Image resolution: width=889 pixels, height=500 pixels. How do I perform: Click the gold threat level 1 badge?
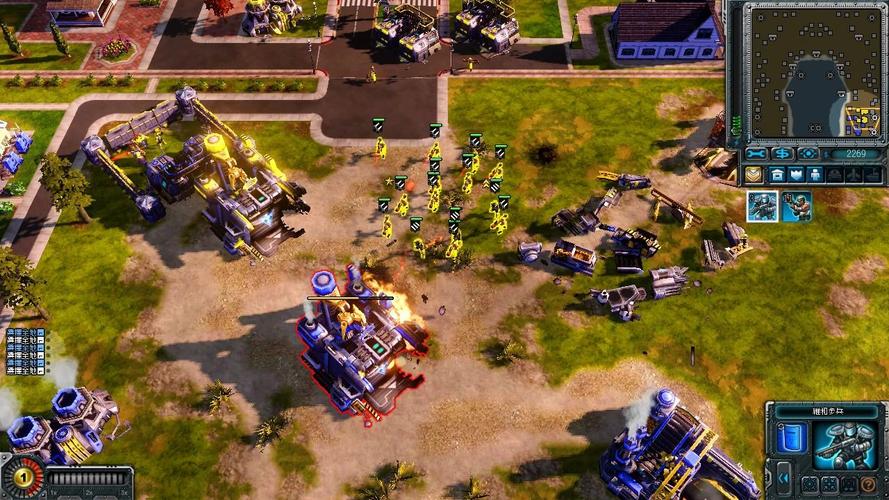click(22, 478)
